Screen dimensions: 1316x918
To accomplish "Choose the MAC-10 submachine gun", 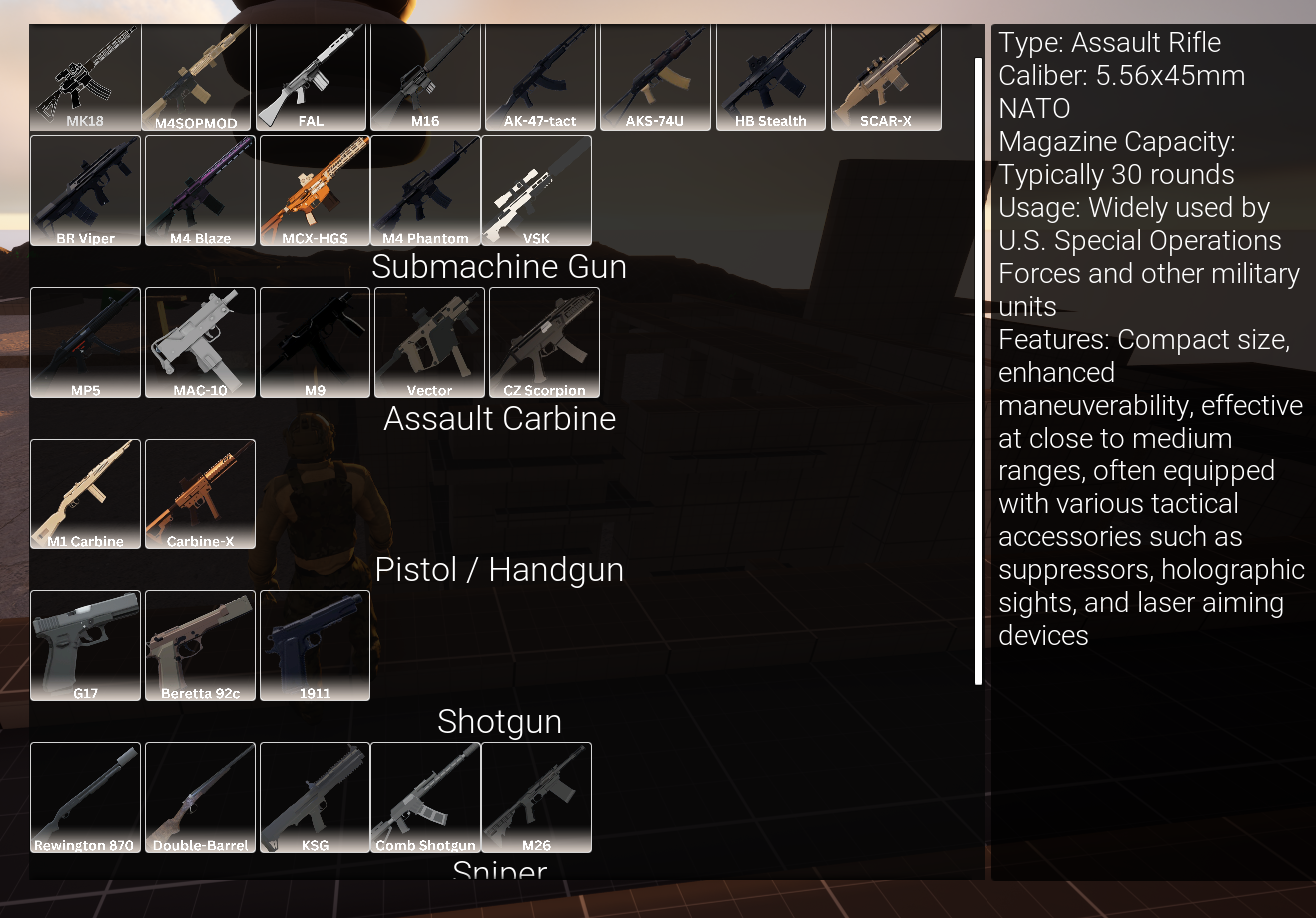I will [200, 342].
